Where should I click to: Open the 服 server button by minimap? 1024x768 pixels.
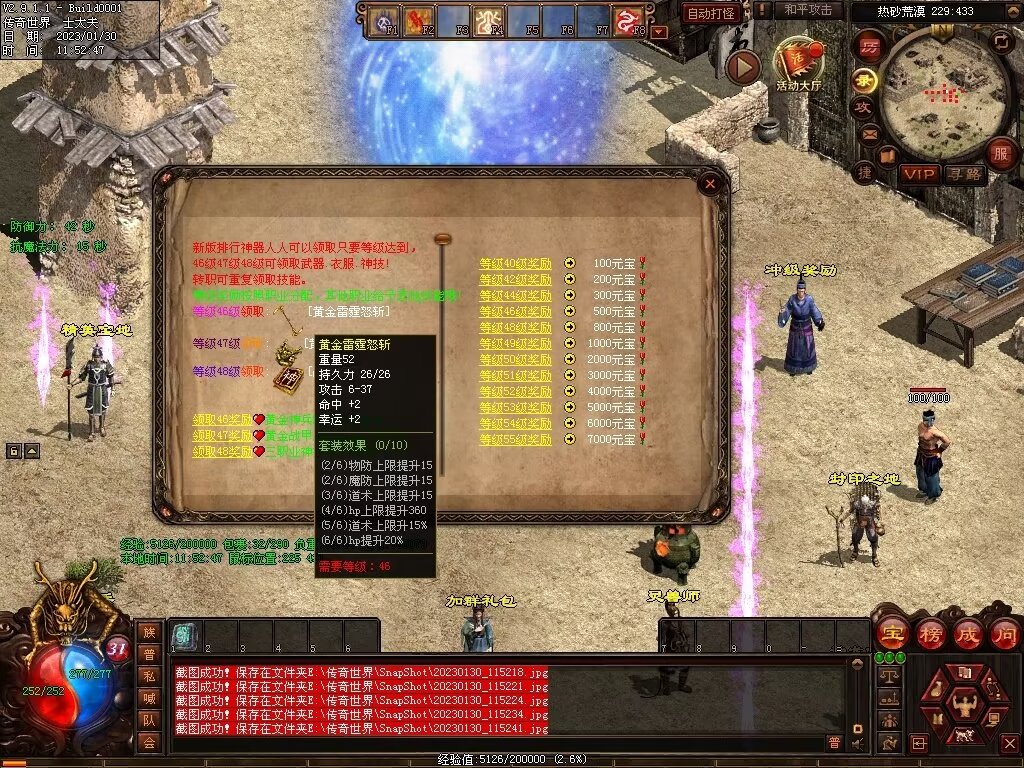(x=1001, y=154)
